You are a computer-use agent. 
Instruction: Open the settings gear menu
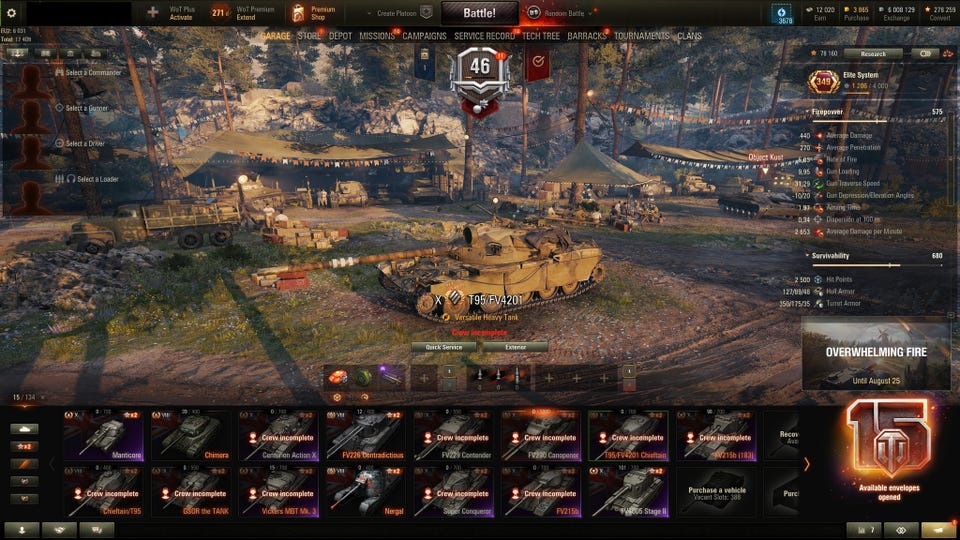click(x=12, y=13)
